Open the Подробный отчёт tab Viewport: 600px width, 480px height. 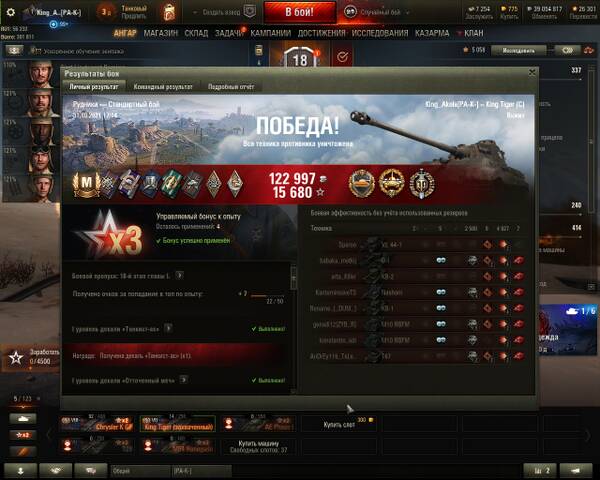click(x=231, y=87)
